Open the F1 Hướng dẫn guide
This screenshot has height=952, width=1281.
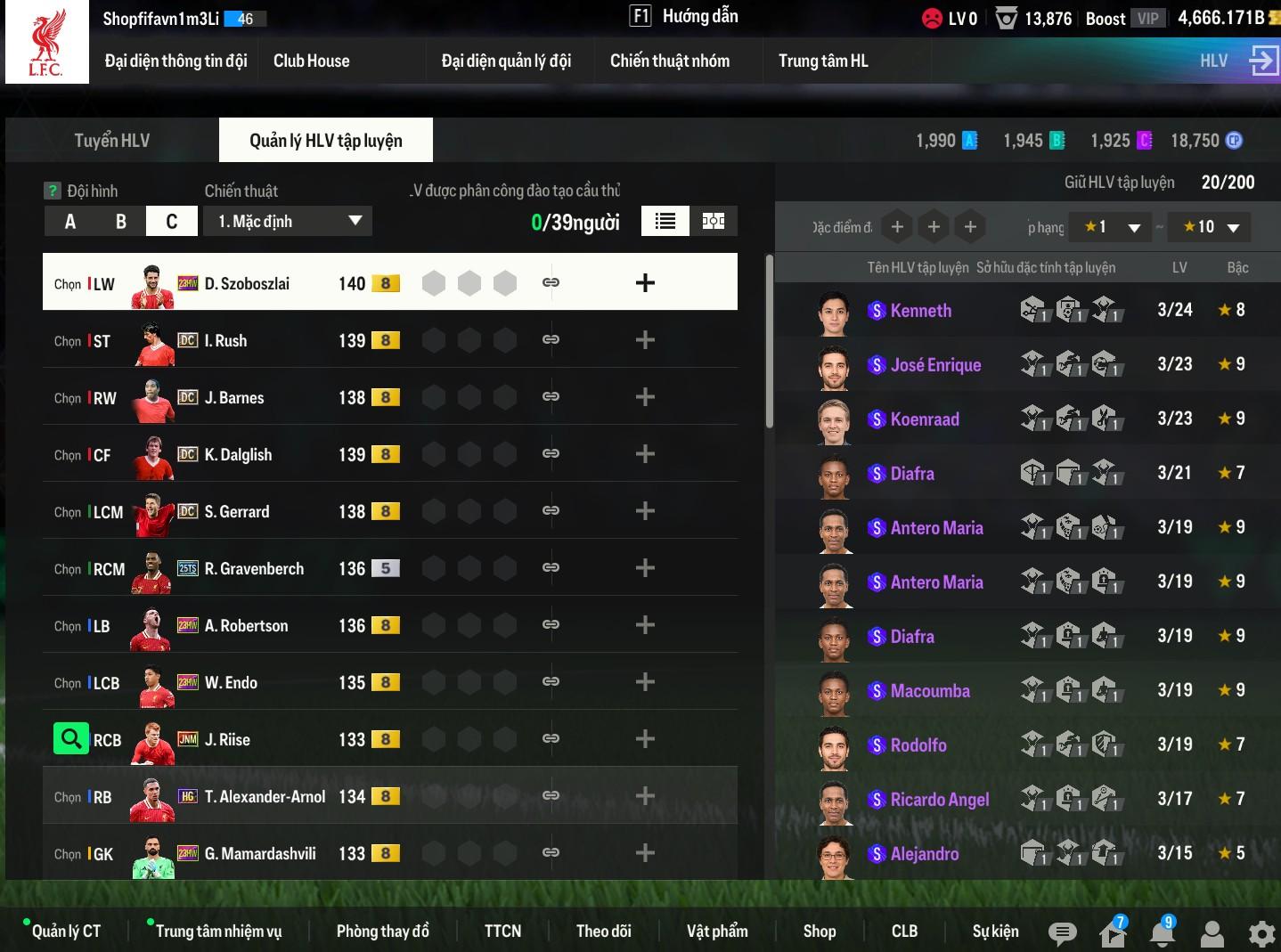click(684, 16)
